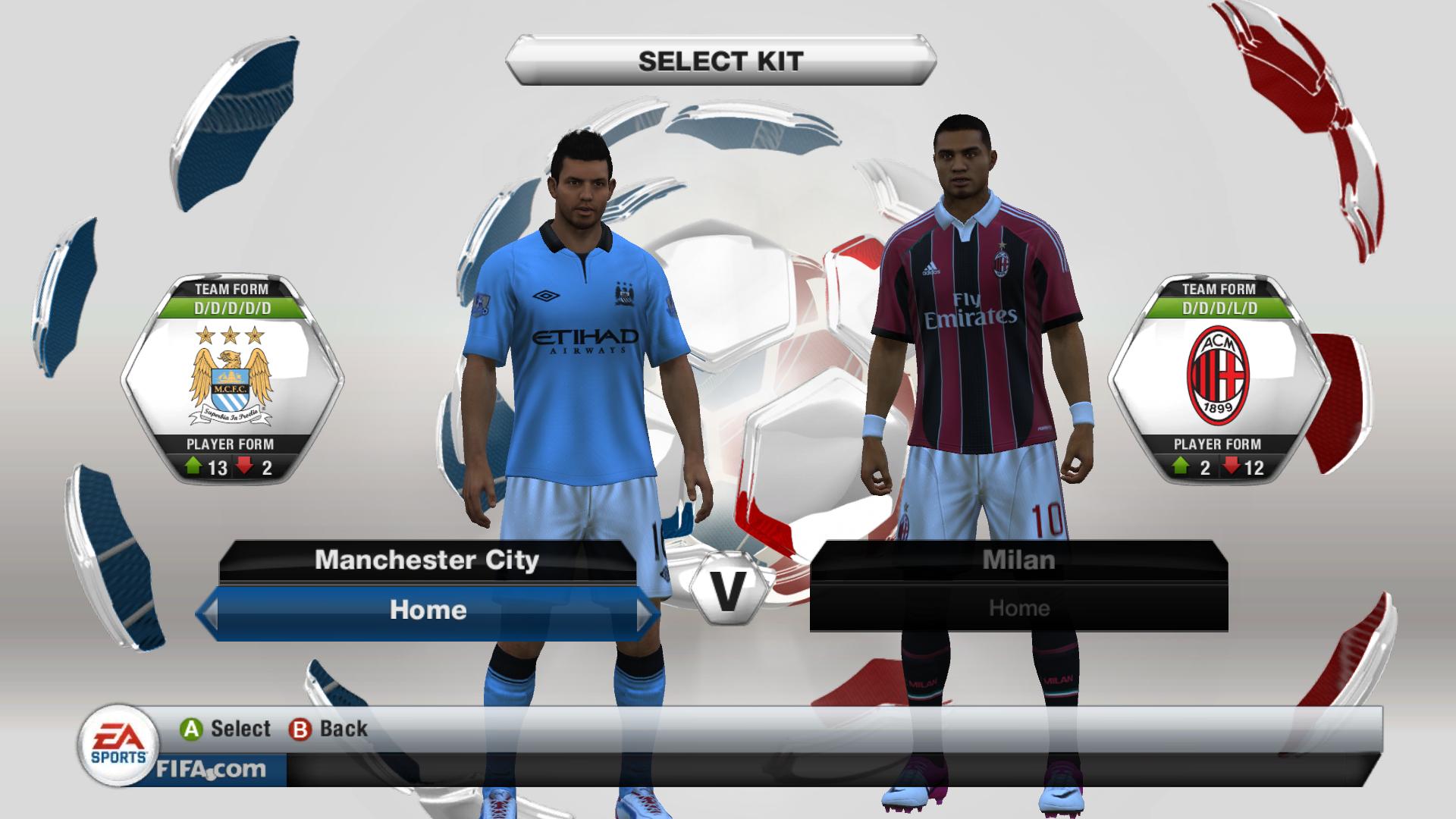
Task: Choose the Milan Home kit bar
Action: [x=1018, y=608]
